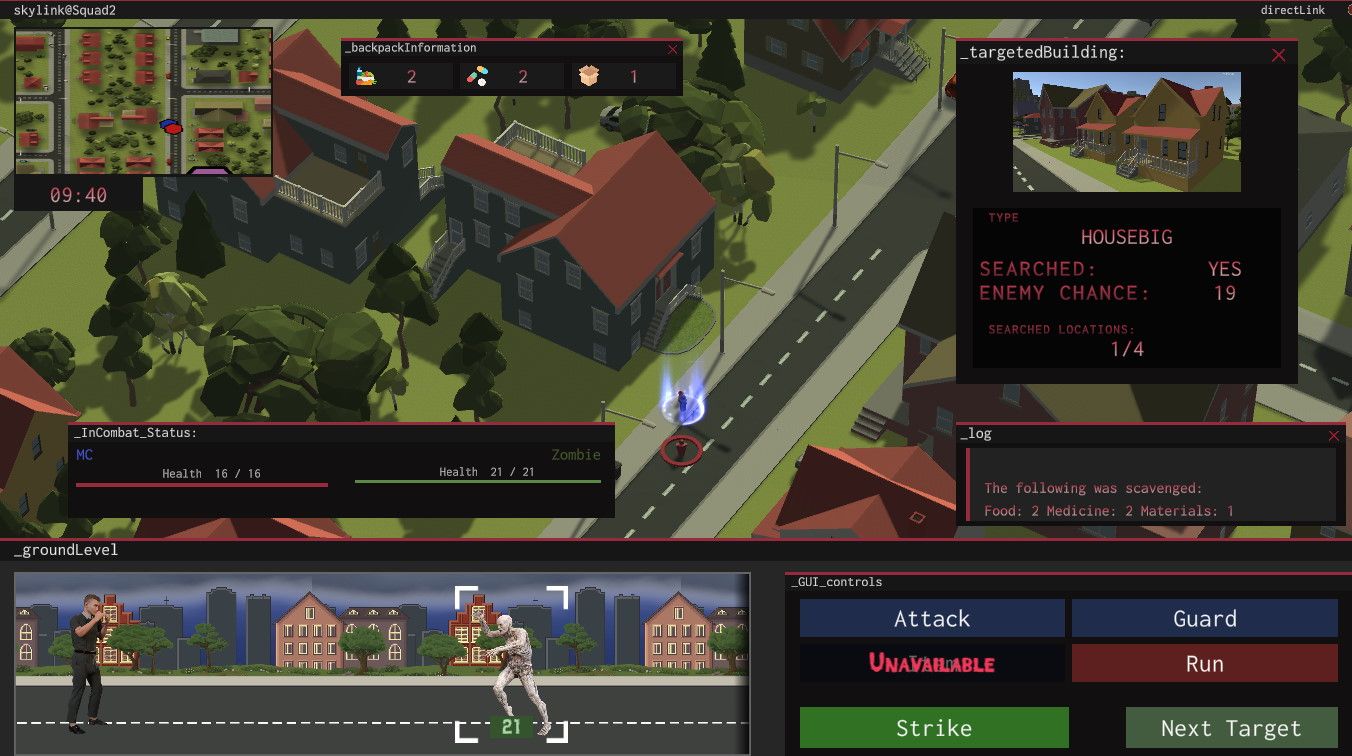Open the town minimap
The width and height of the screenshot is (1352, 756).
[x=143, y=101]
